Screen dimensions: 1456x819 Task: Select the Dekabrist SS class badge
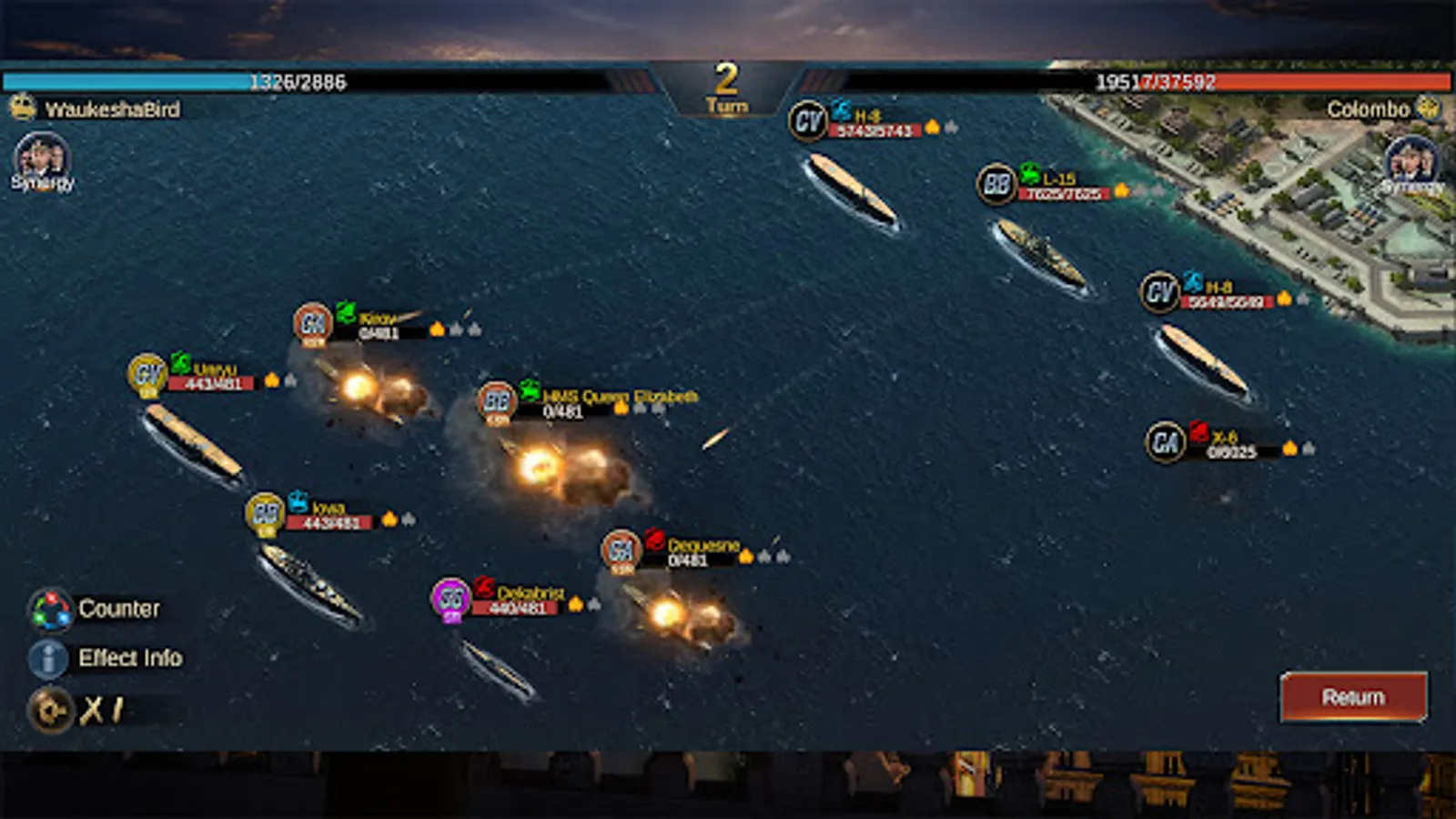(450, 599)
